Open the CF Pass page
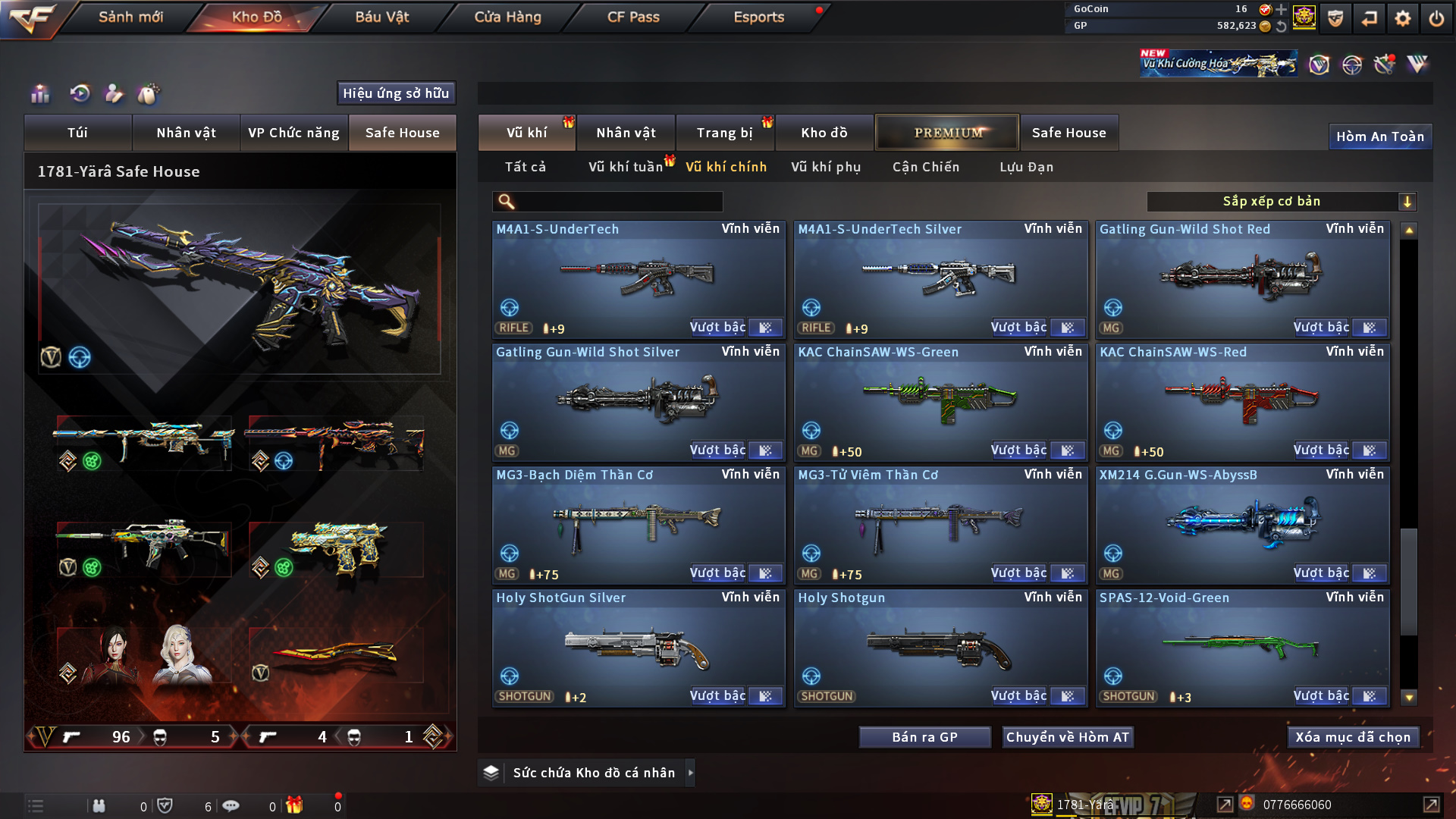Viewport: 1456px width, 819px height. point(633,17)
